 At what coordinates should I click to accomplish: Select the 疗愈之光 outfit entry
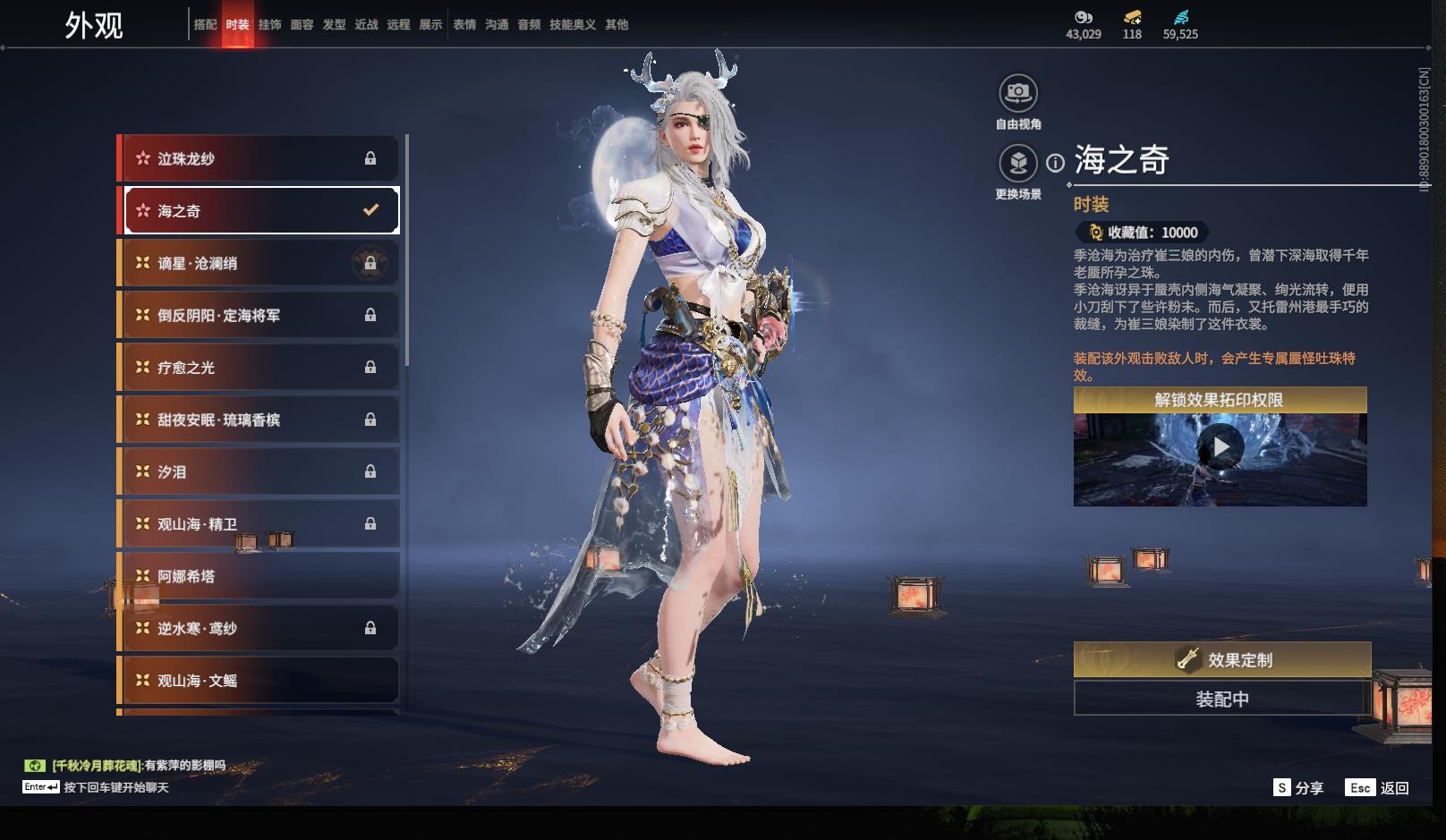pos(259,368)
